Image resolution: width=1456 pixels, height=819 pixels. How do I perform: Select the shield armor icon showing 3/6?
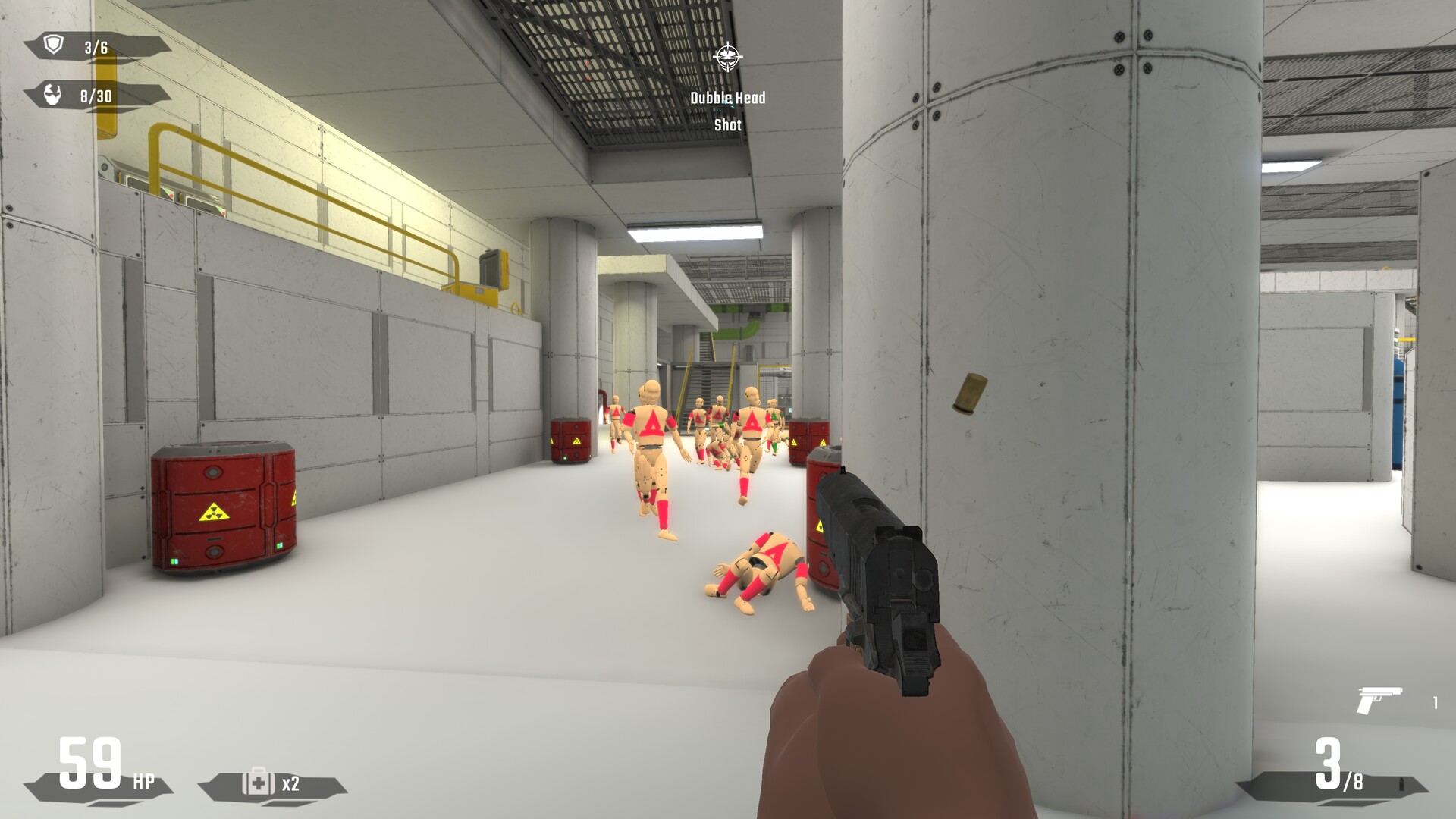(53, 45)
